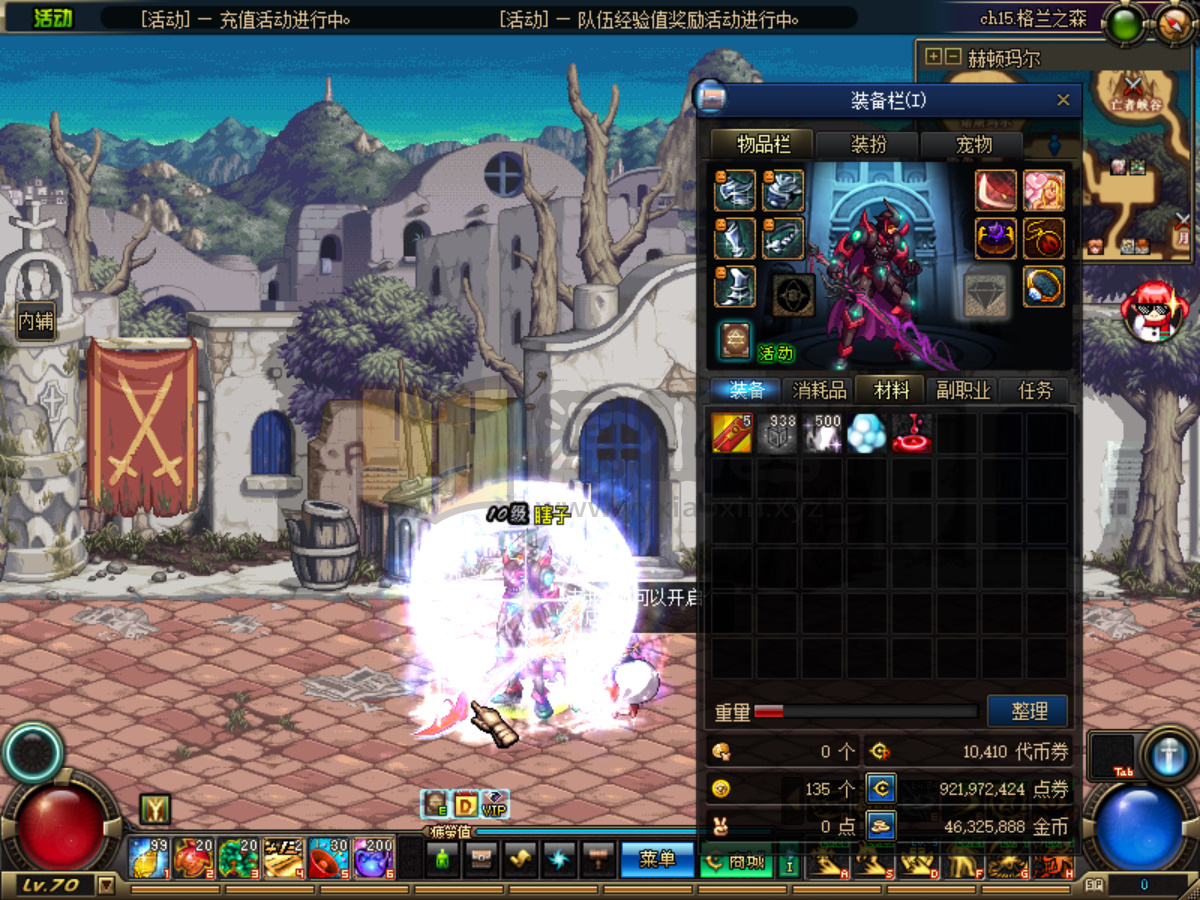This screenshot has width=1200, height=900.
Task: Select the red potion fountain item
Action: click(912, 433)
